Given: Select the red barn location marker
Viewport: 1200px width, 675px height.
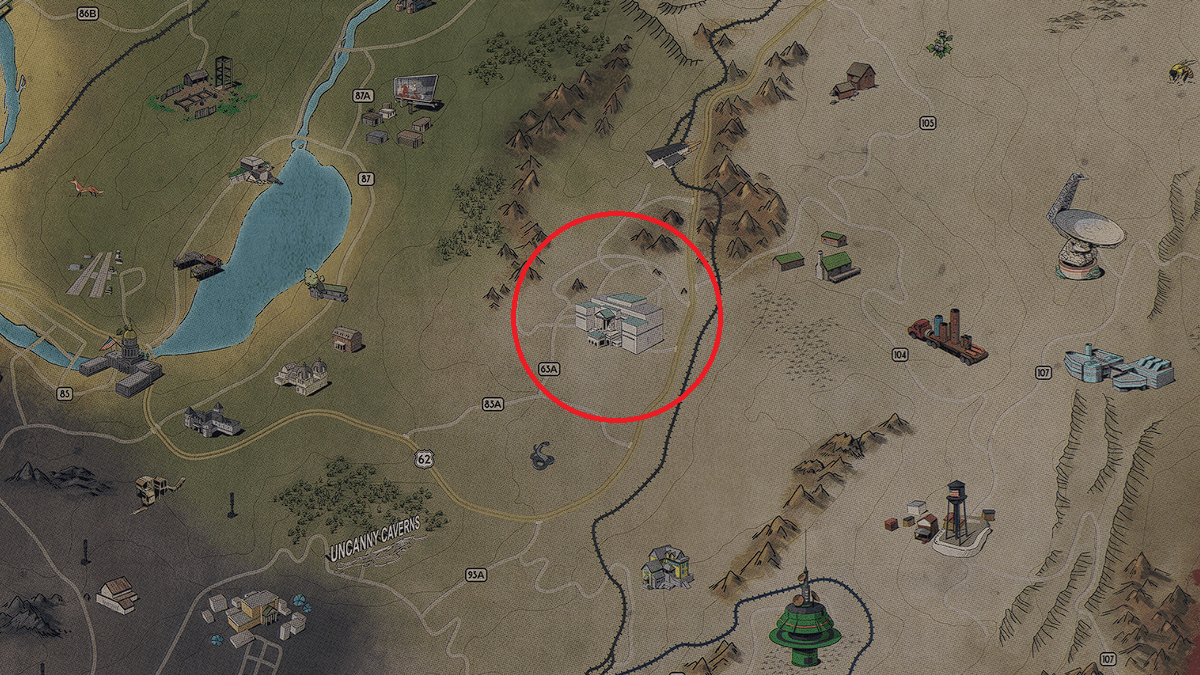Looking at the screenshot, I should 855,80.
